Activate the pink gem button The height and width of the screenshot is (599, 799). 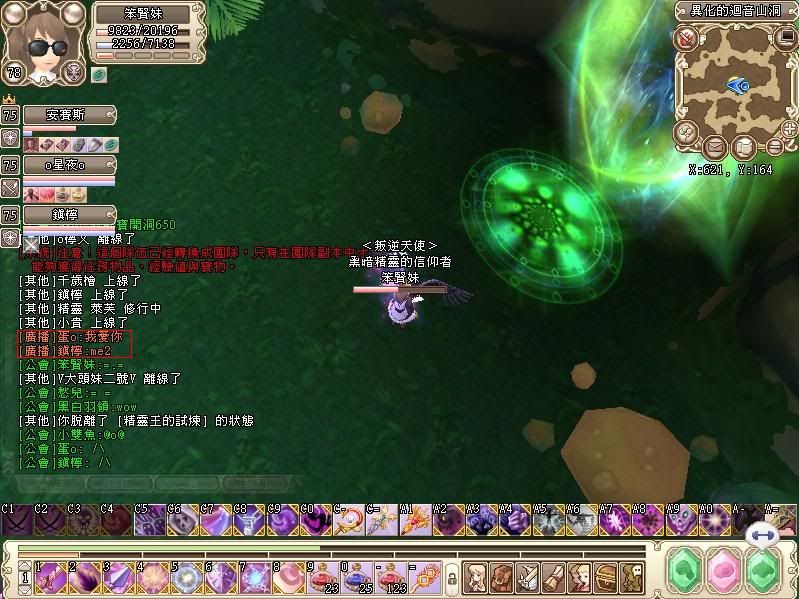tap(723, 572)
